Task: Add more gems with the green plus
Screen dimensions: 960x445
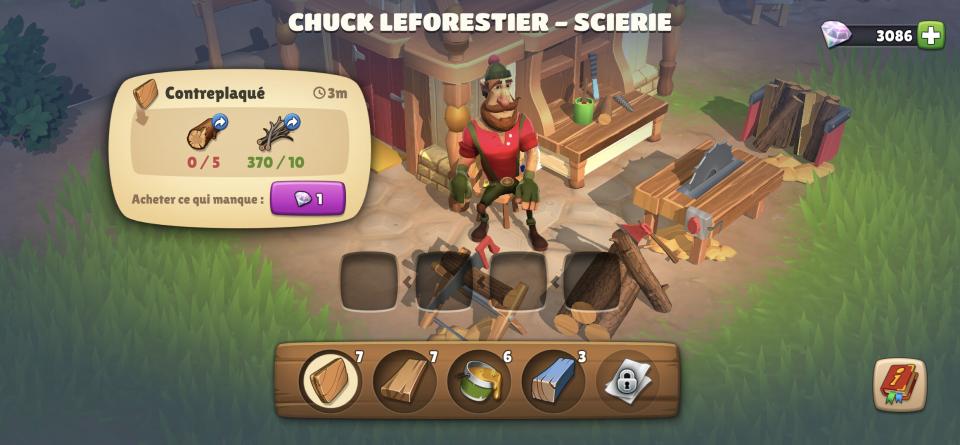Action: pos(931,35)
